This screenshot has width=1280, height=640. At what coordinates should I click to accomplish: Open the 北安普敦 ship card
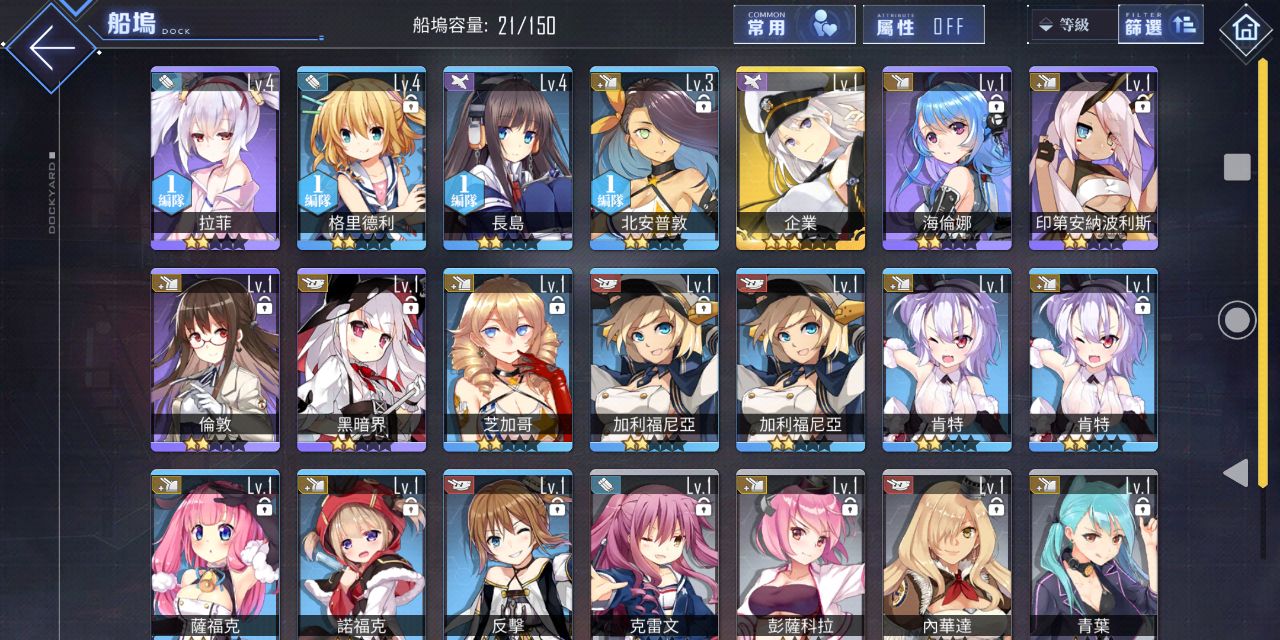point(654,157)
